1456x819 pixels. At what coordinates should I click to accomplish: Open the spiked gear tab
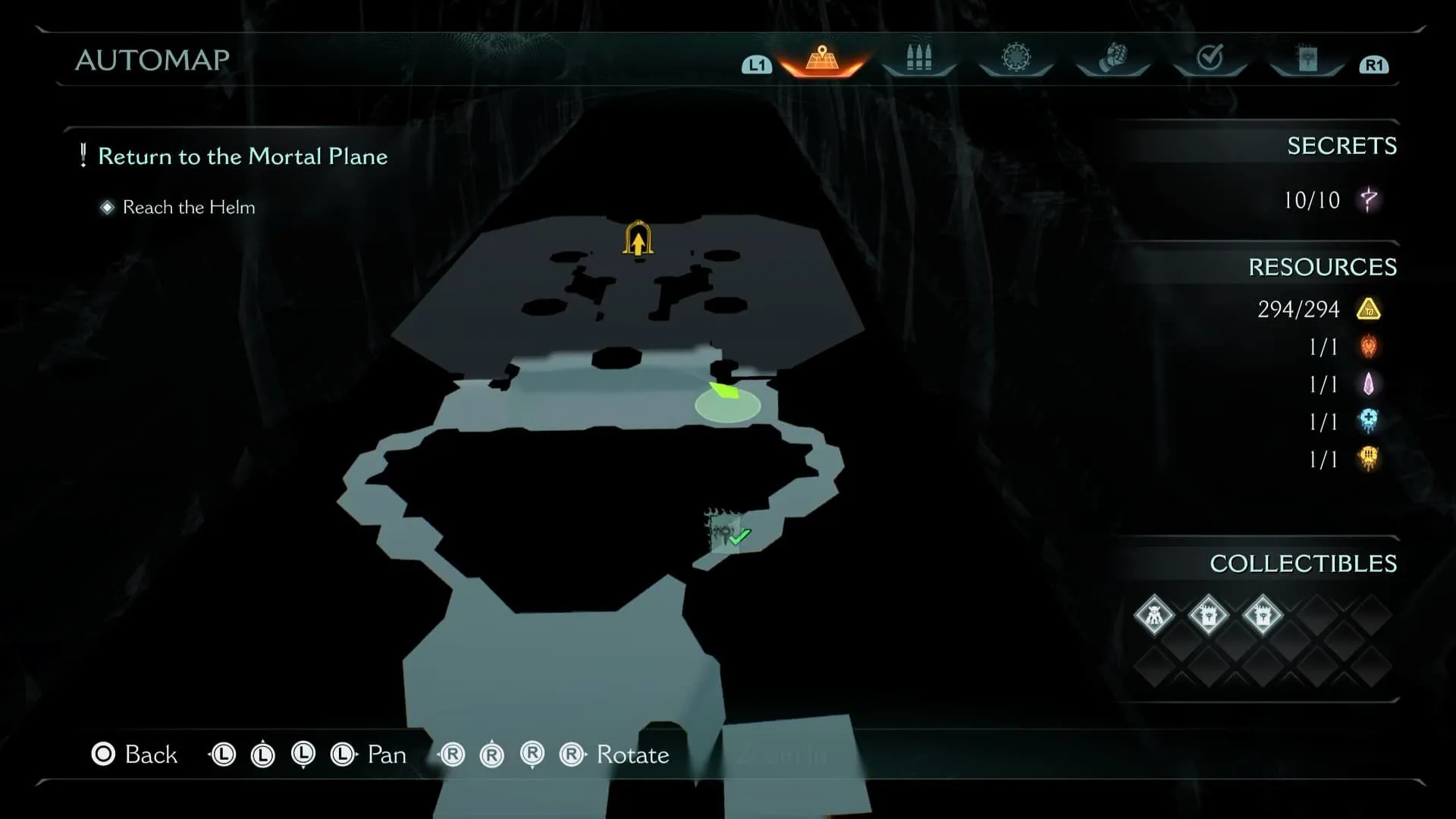click(1015, 58)
